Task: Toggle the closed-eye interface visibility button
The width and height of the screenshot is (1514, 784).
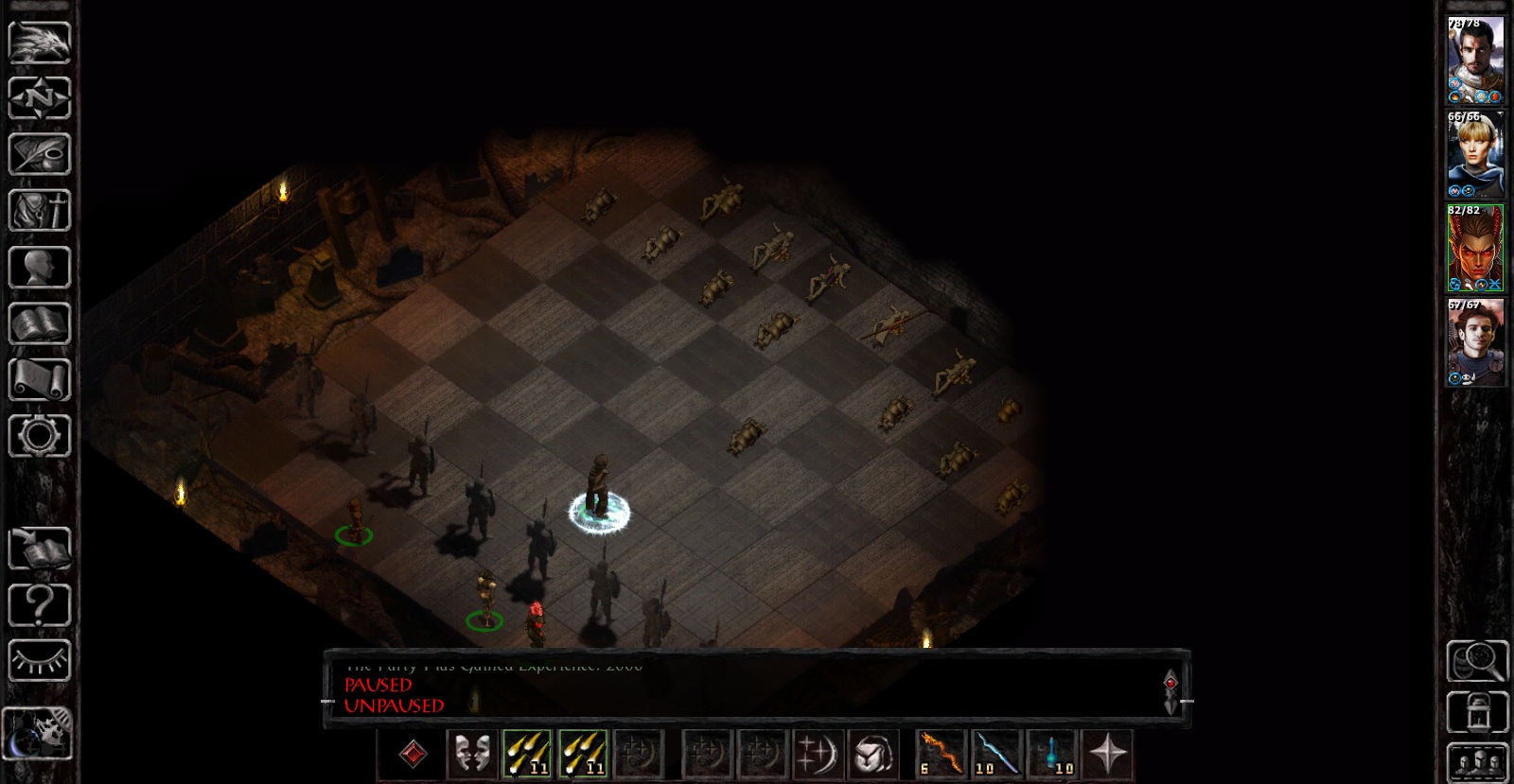Action: 40,661
